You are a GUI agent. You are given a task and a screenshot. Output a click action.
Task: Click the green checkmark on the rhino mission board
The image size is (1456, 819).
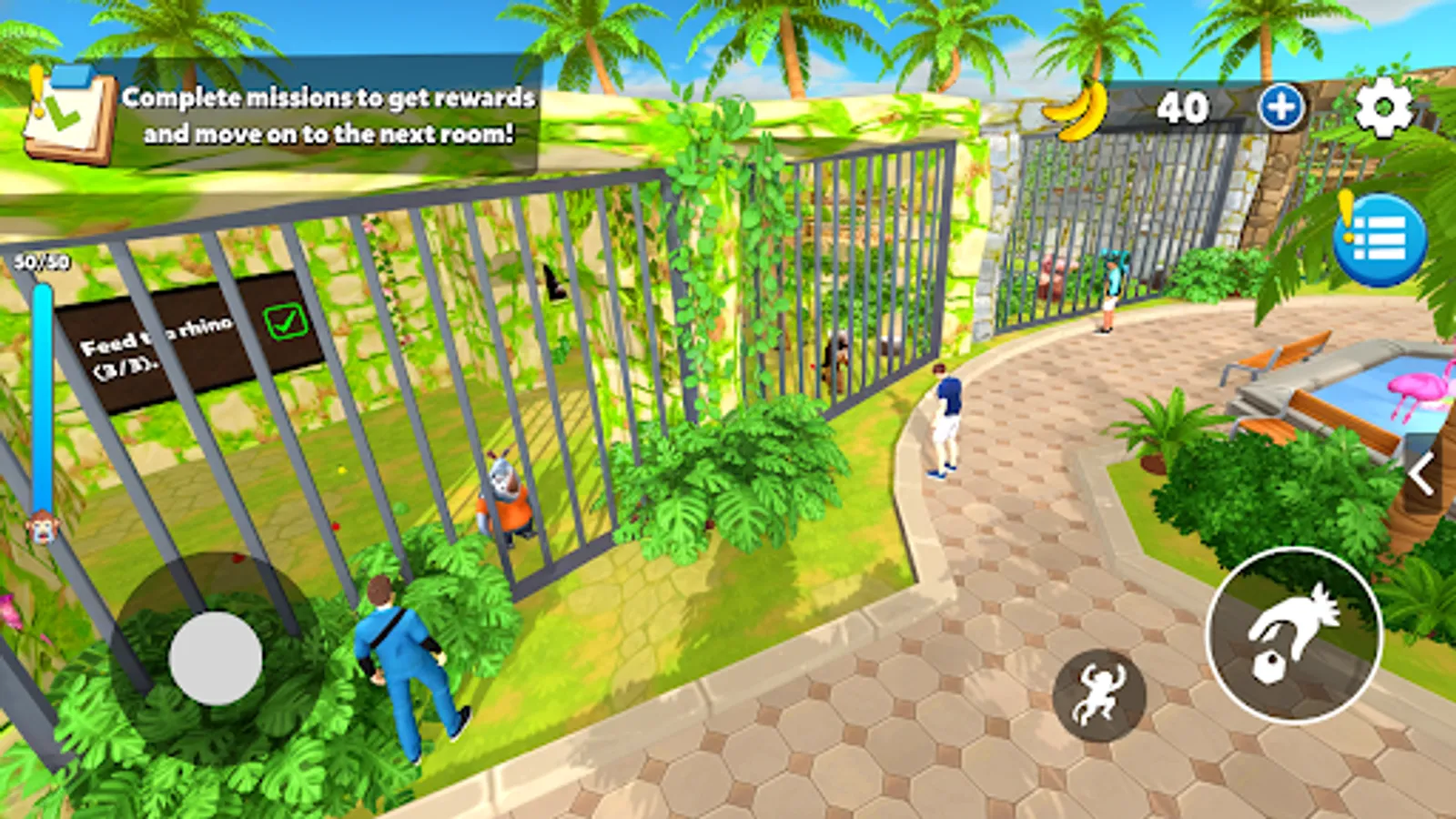pyautogui.click(x=283, y=320)
